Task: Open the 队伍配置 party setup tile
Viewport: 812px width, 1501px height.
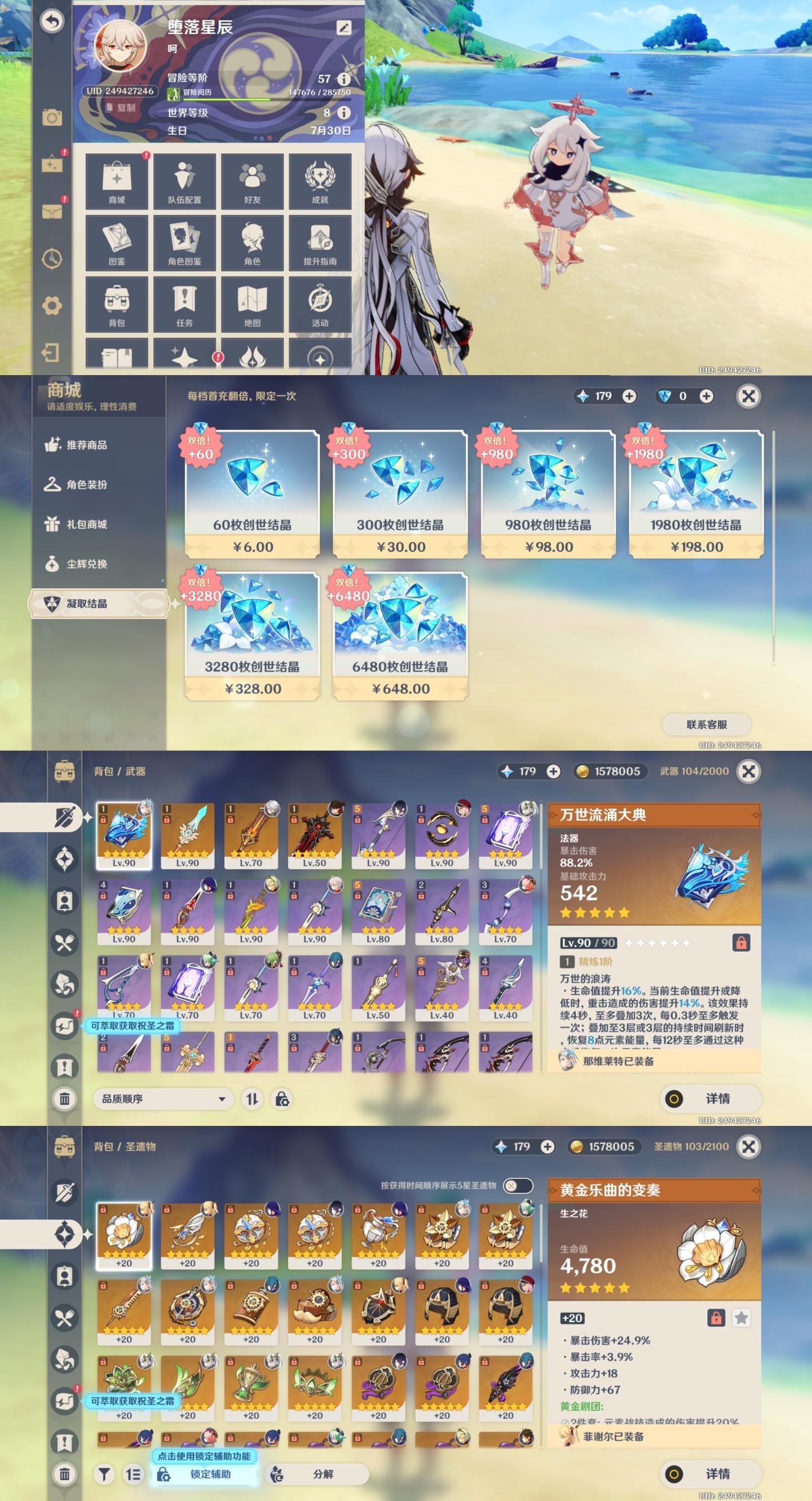Action: click(184, 181)
